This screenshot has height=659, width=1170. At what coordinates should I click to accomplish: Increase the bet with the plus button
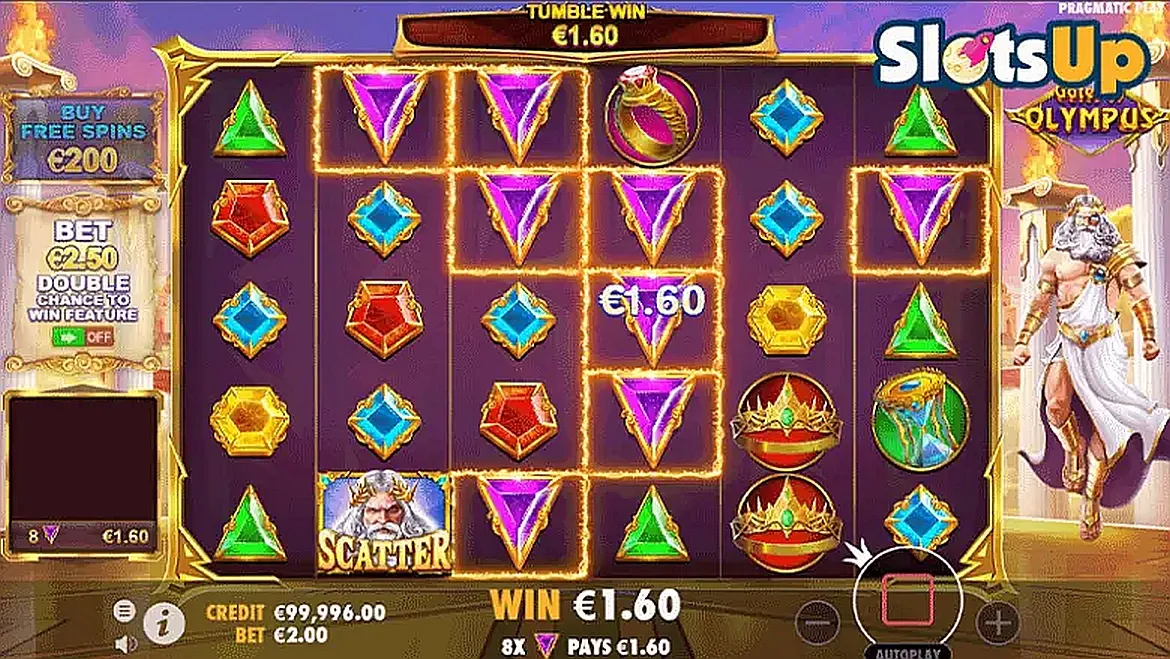click(x=997, y=623)
